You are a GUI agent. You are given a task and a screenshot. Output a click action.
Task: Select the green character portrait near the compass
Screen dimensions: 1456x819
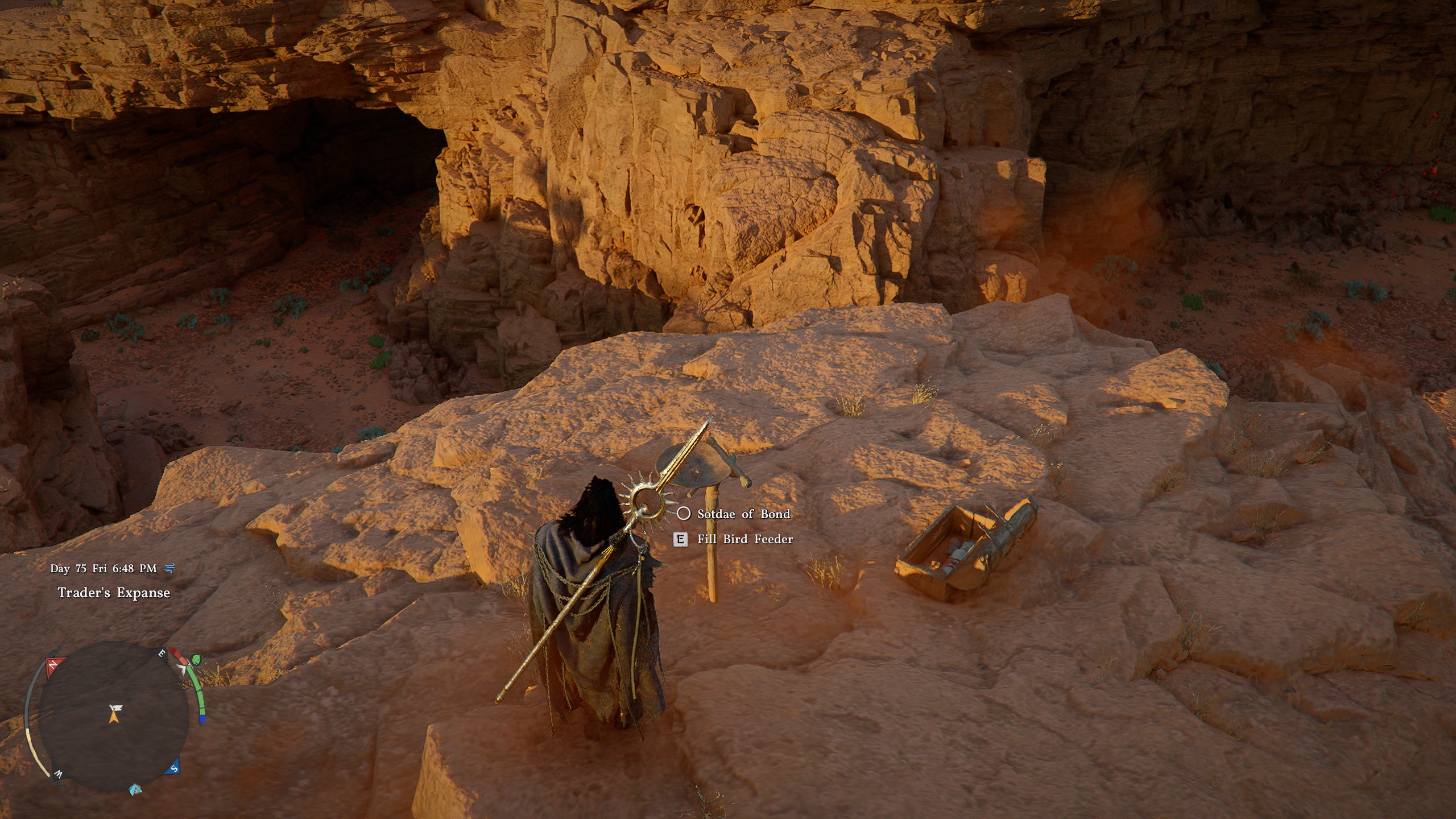tap(197, 659)
